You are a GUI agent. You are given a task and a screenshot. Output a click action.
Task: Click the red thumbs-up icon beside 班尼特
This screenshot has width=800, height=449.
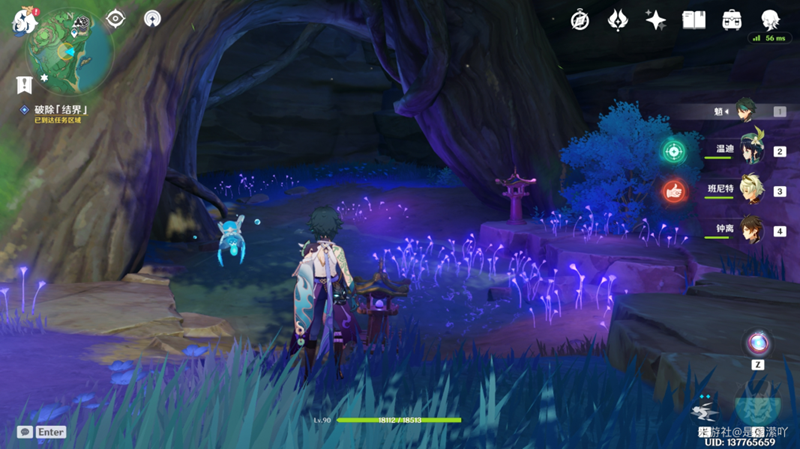click(673, 190)
